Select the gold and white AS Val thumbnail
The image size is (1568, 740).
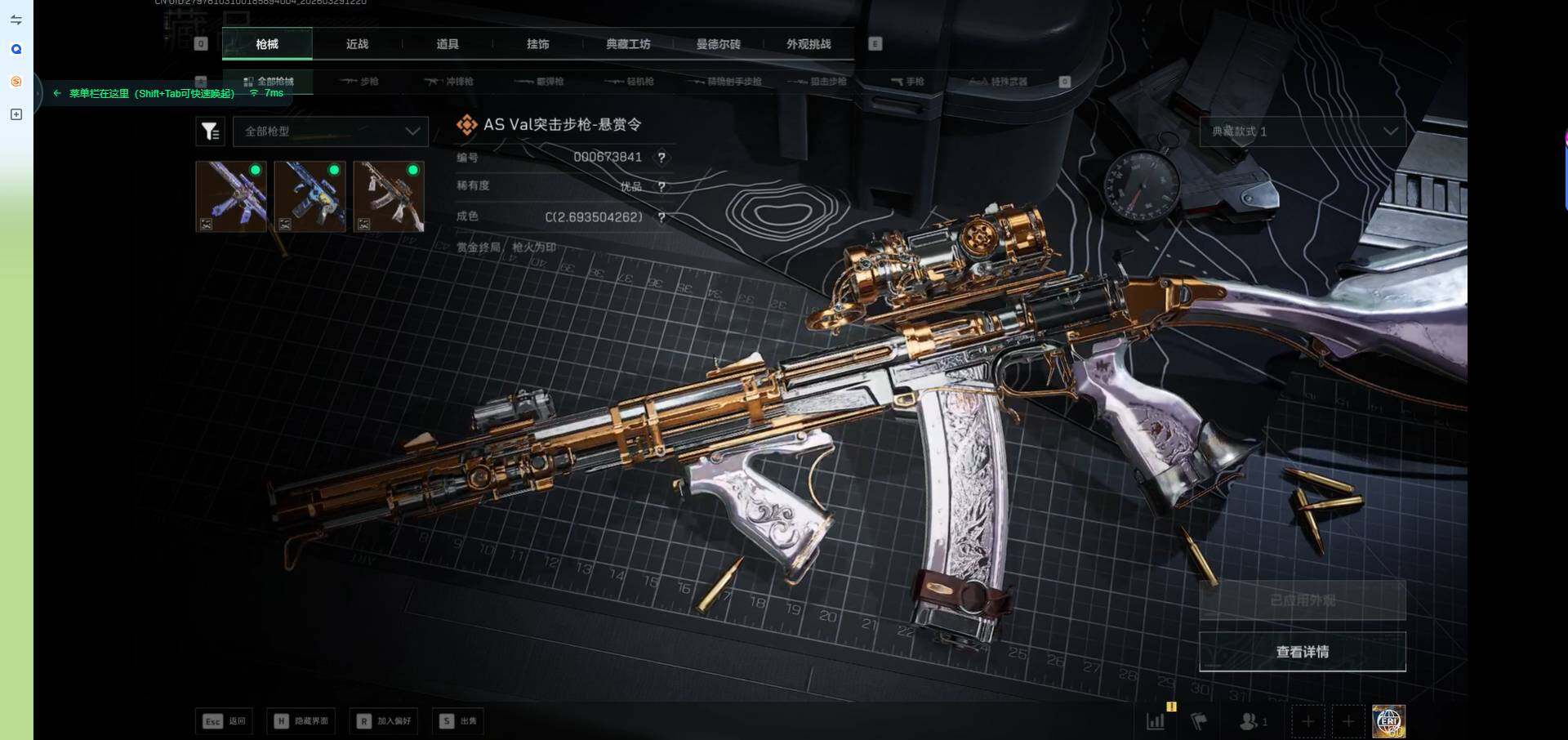click(389, 196)
